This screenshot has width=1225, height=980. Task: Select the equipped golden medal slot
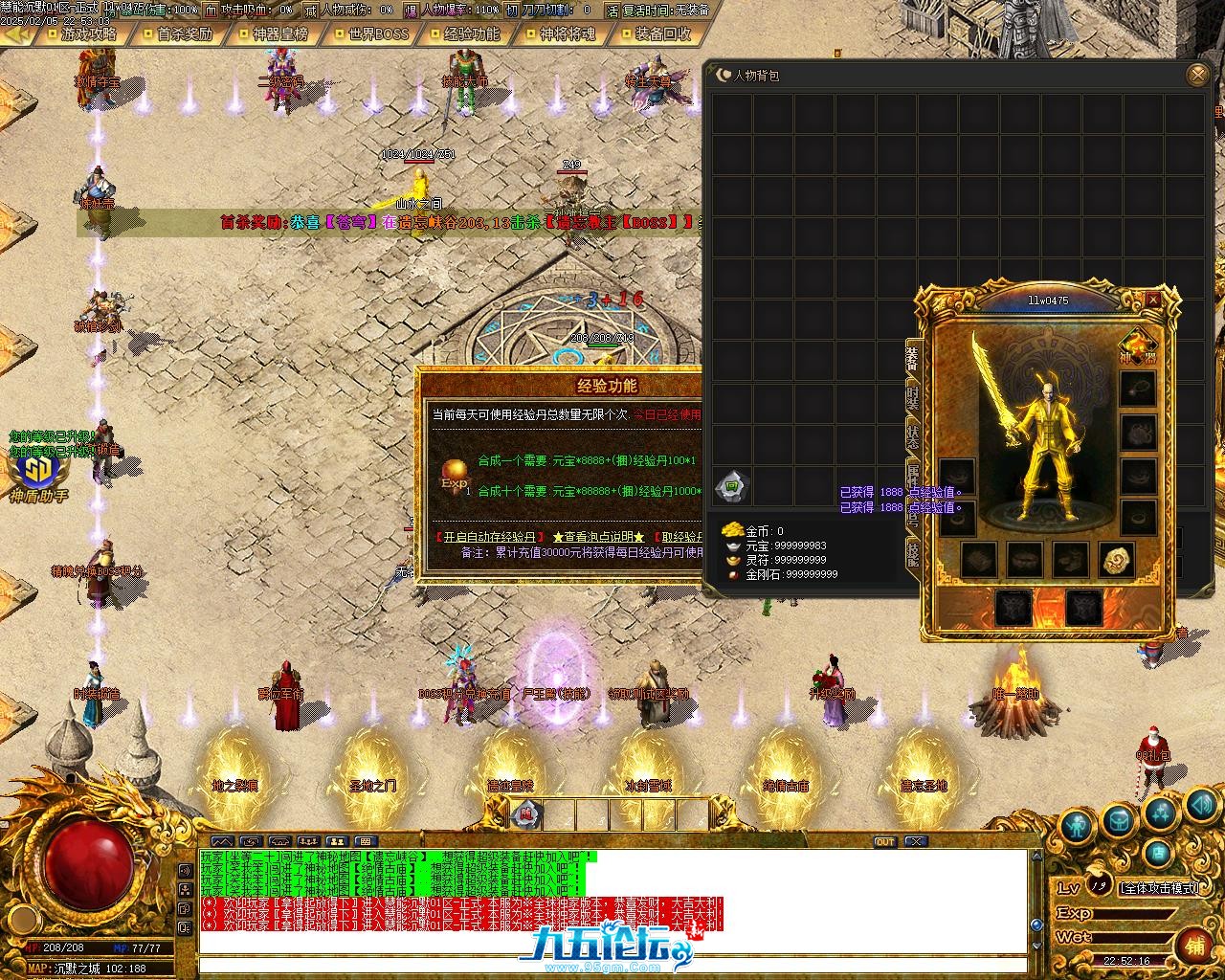point(1116,561)
